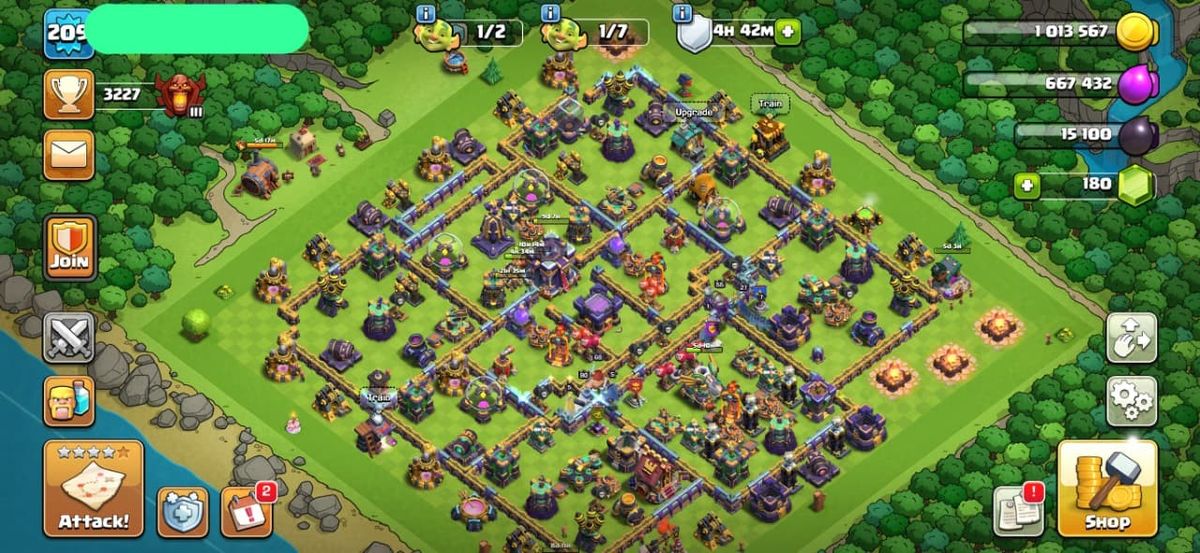This screenshot has height=553, width=1200.
Task: Show info for the shield timer
Action: point(683,13)
